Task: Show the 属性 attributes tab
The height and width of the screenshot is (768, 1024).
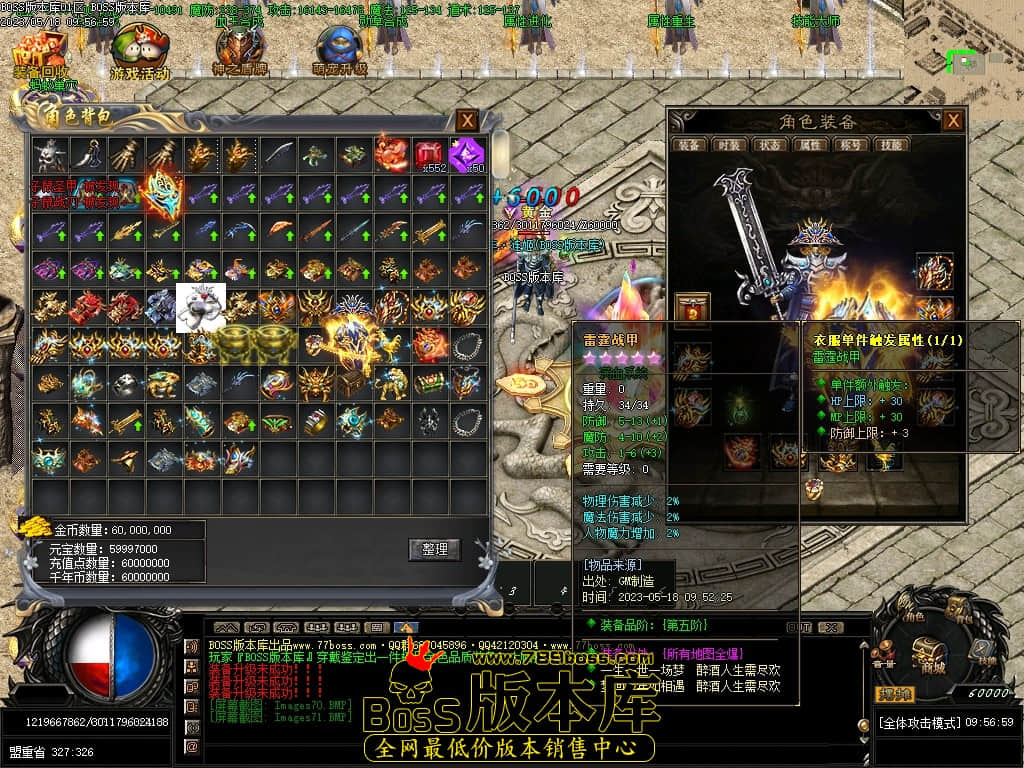Action: coord(808,145)
